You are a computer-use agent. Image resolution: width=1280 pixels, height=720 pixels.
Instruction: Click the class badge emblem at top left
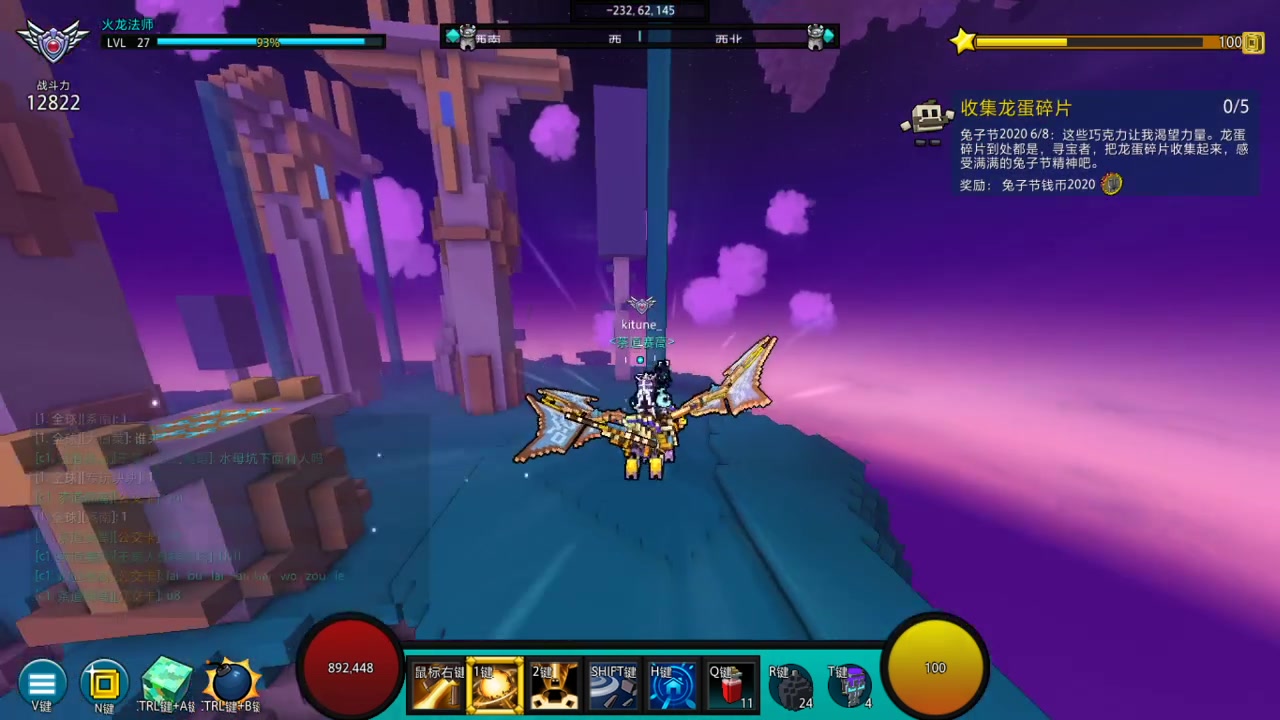(53, 42)
